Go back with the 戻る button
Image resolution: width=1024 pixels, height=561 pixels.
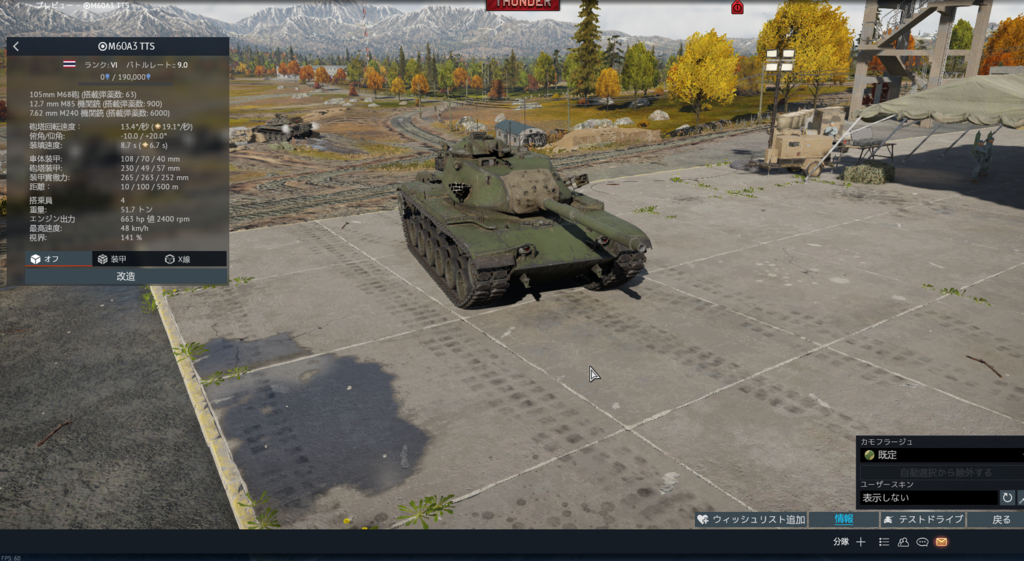(1000, 519)
